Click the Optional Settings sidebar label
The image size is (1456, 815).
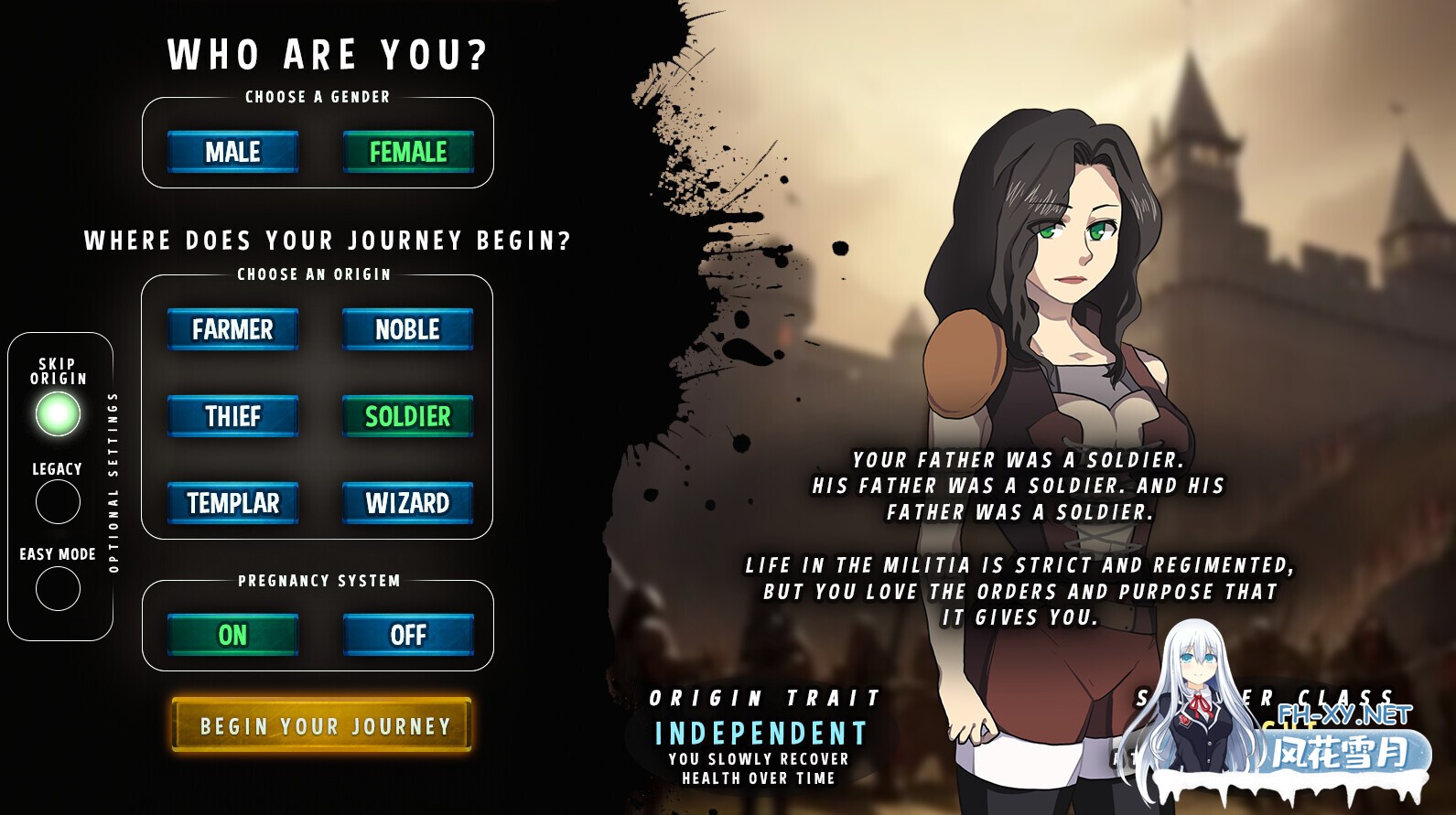point(113,480)
